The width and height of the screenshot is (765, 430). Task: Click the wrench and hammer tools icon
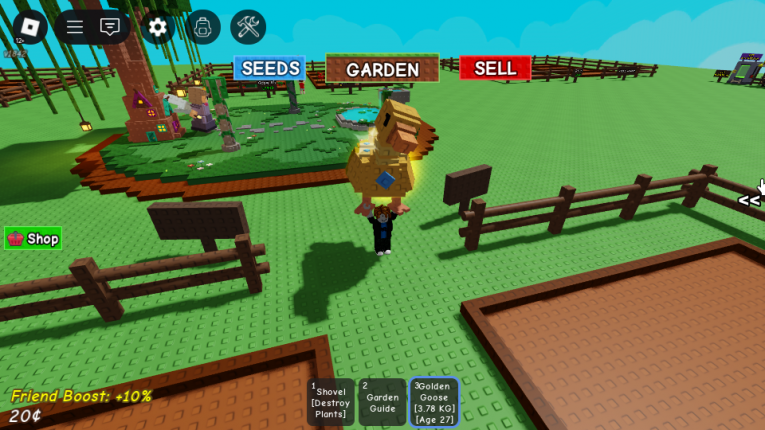(248, 27)
